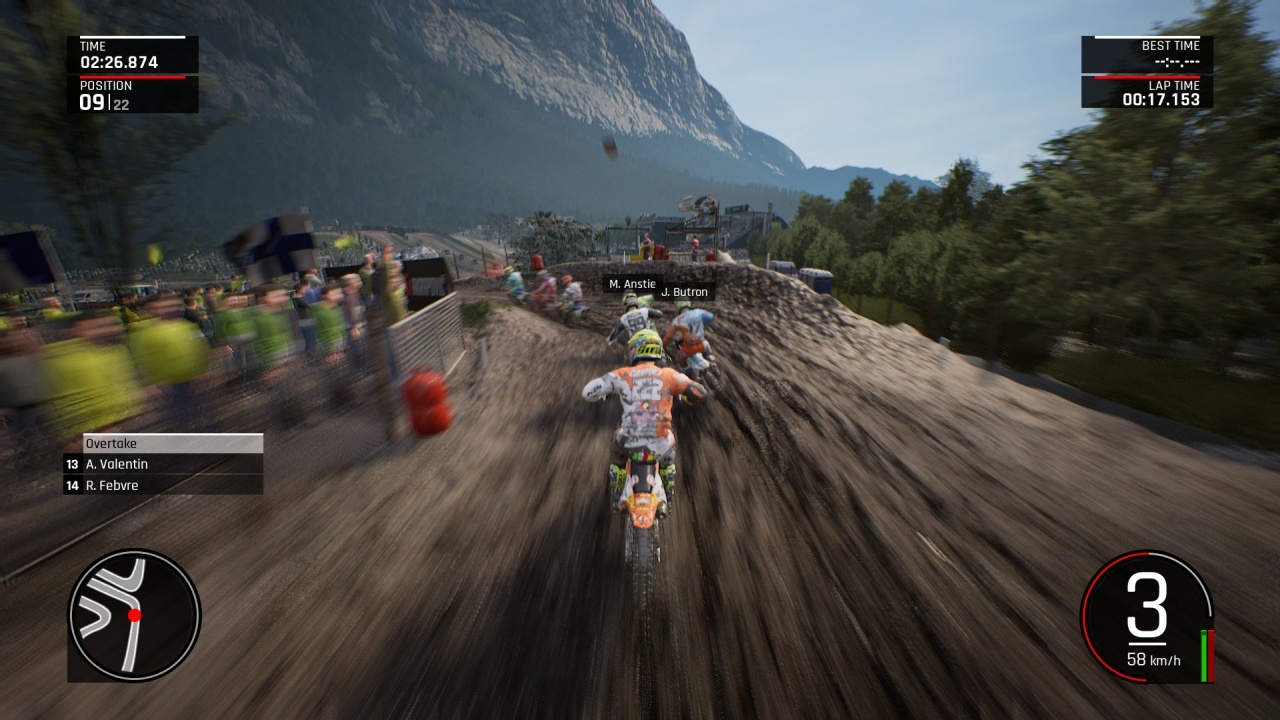Select A. Valentin in the overtake list
This screenshot has width=1280, height=720.
coord(163,464)
